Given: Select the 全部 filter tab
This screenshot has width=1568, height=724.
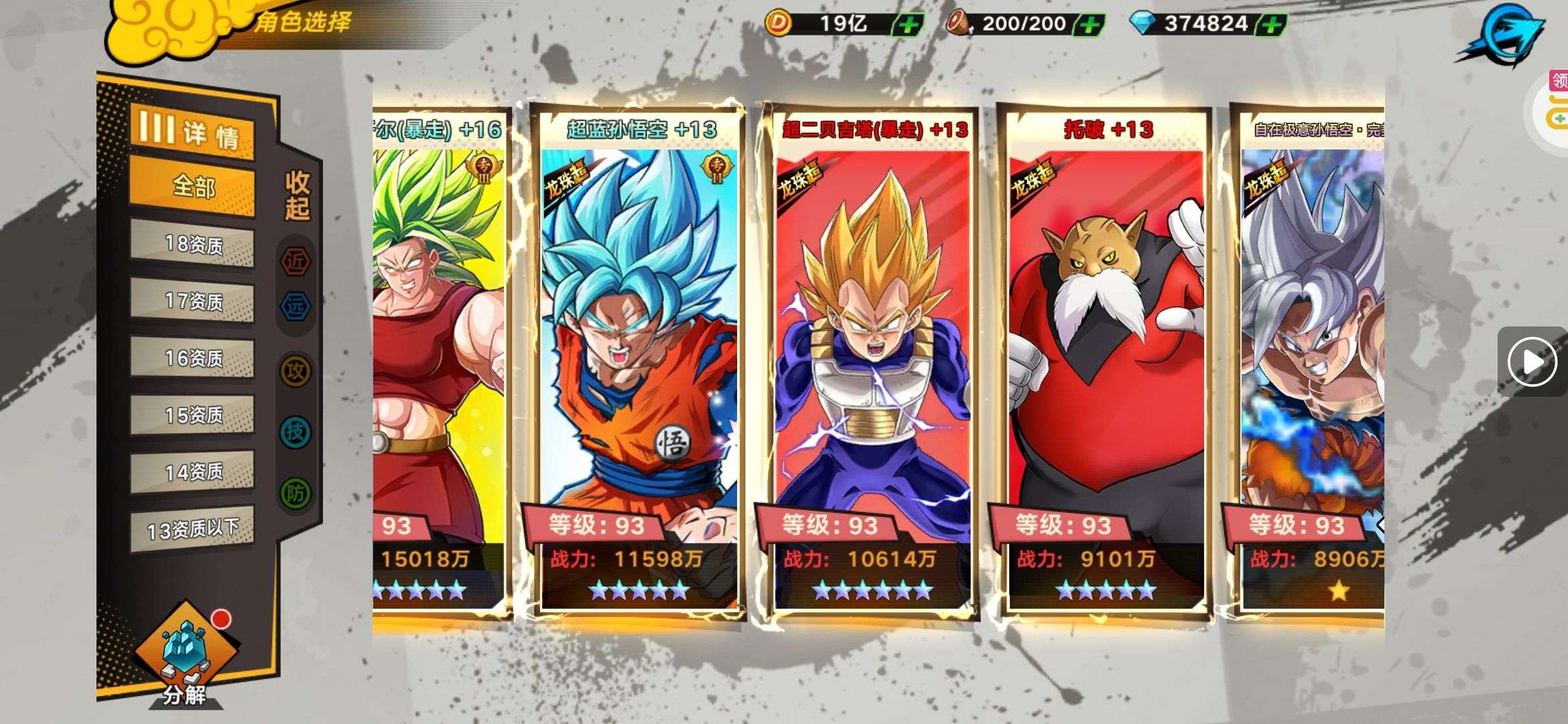Looking at the screenshot, I should tap(192, 186).
